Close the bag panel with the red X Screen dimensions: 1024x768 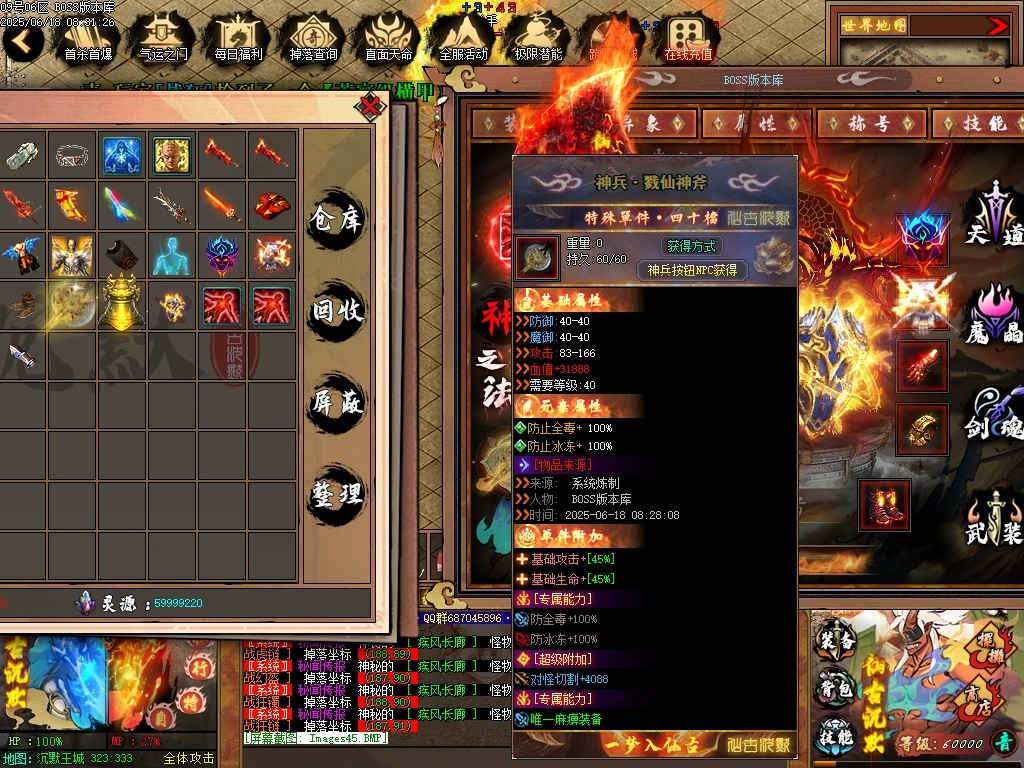click(x=371, y=105)
